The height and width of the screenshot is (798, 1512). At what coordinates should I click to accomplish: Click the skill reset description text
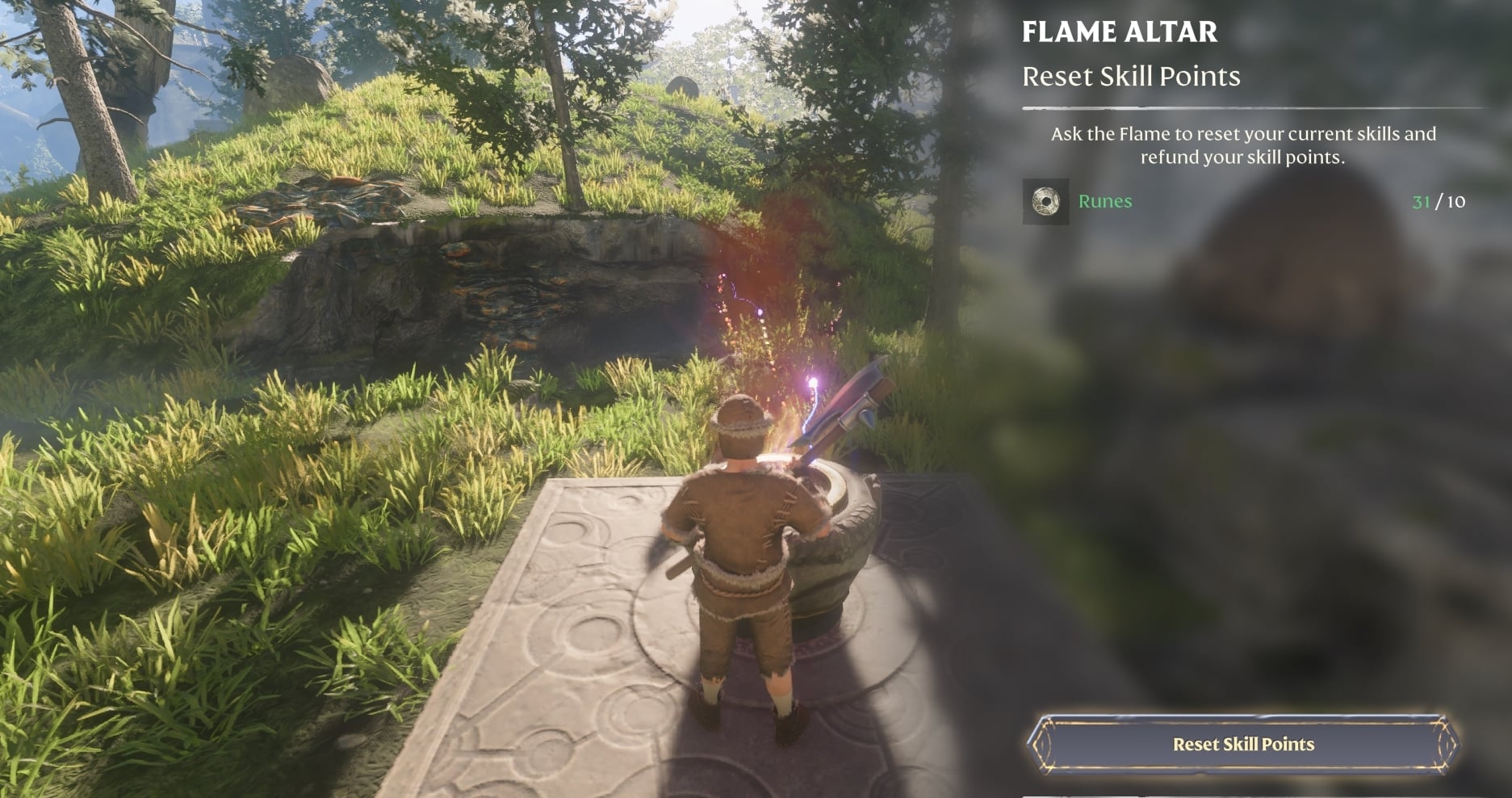pyautogui.click(x=1243, y=145)
